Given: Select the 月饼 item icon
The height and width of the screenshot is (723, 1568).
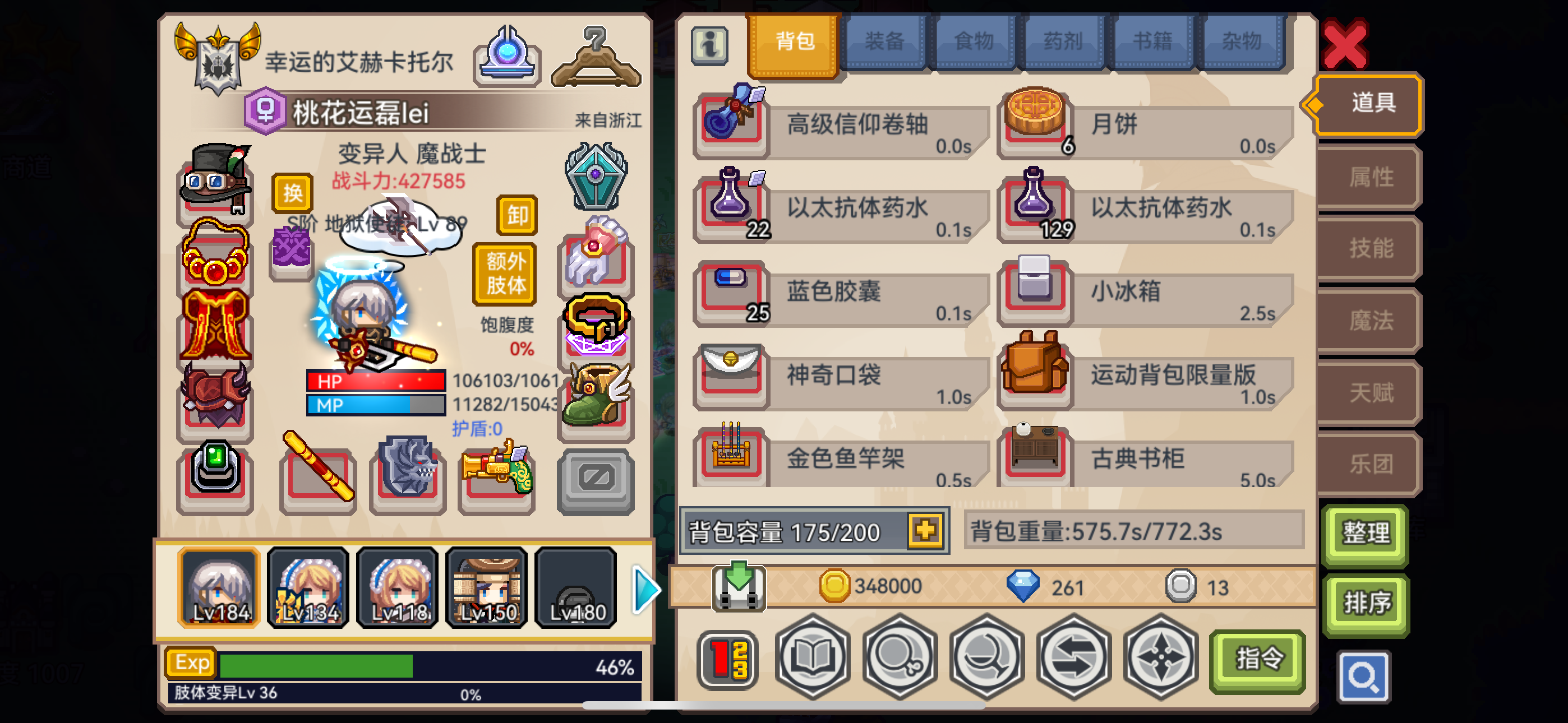Looking at the screenshot, I should 1035,121.
